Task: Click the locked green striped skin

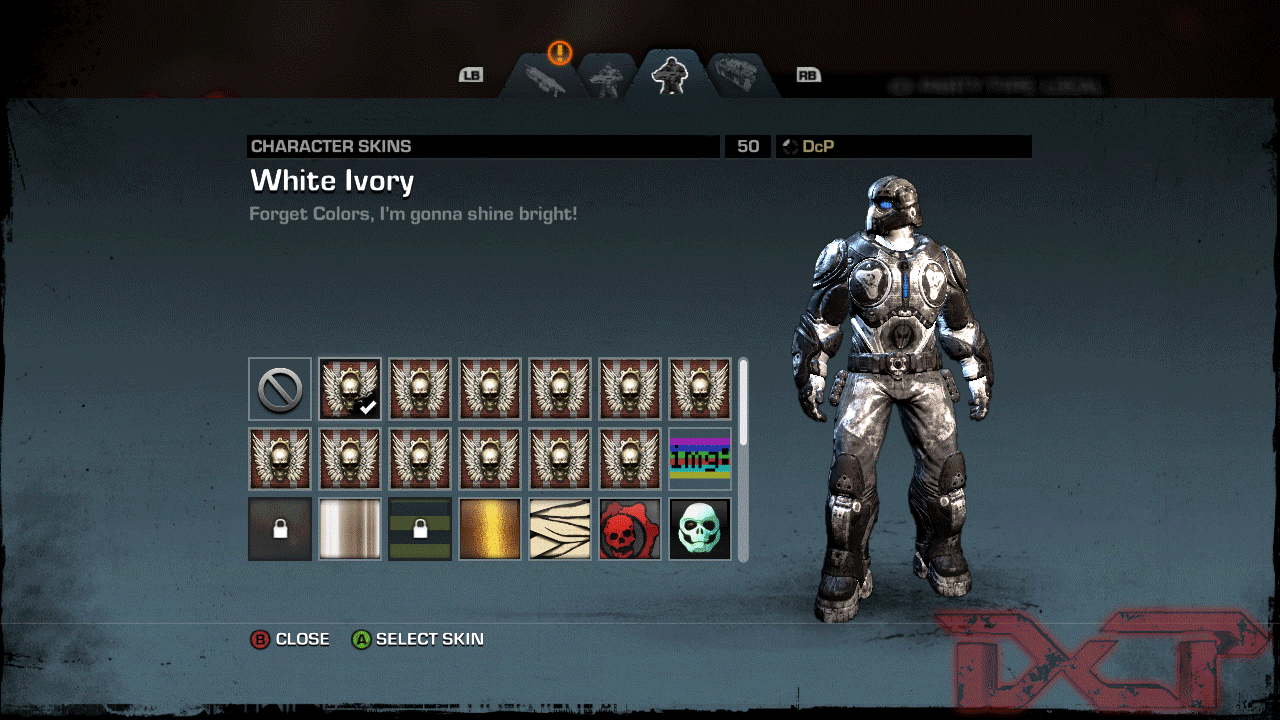Action: click(x=420, y=529)
